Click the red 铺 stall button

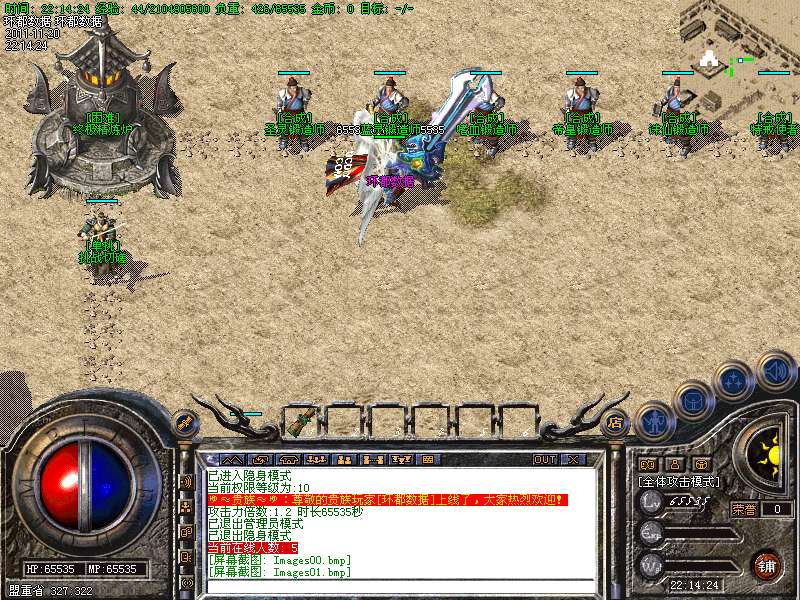[x=766, y=565]
